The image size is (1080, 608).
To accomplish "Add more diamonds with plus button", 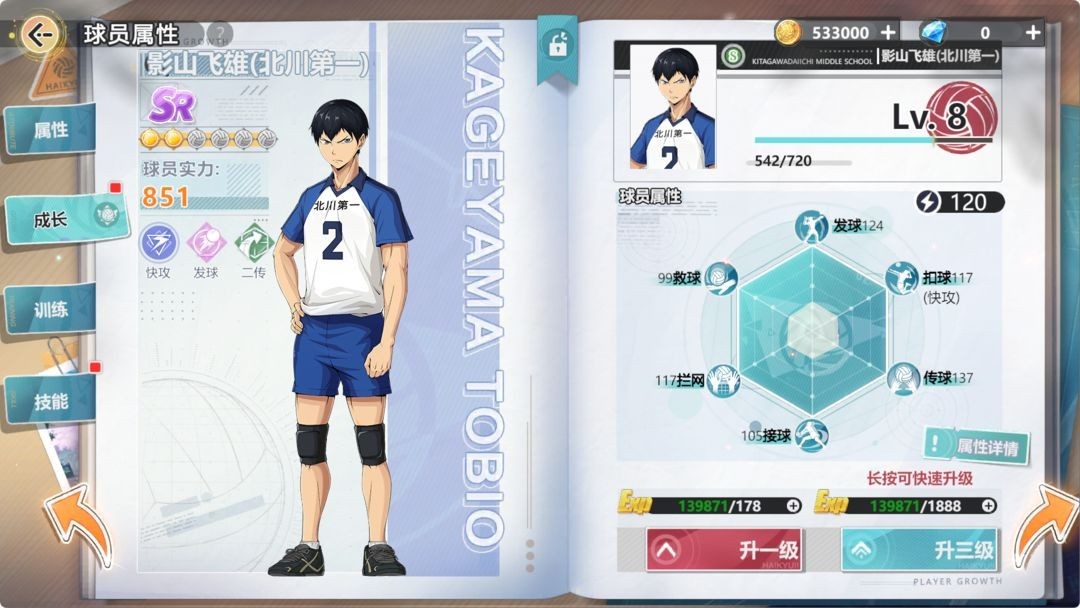I will [1033, 32].
